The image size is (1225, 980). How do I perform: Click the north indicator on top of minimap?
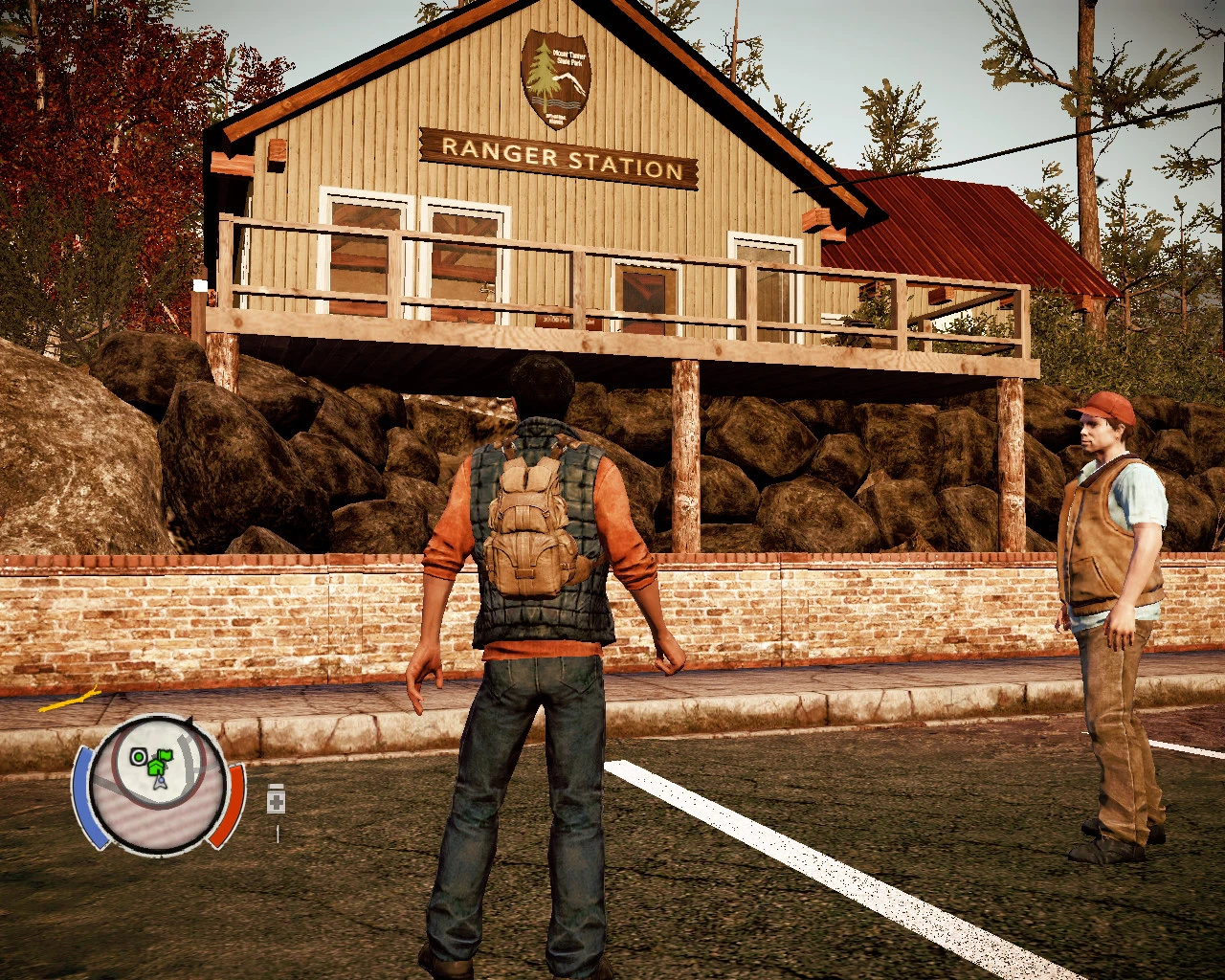pos(189,720)
